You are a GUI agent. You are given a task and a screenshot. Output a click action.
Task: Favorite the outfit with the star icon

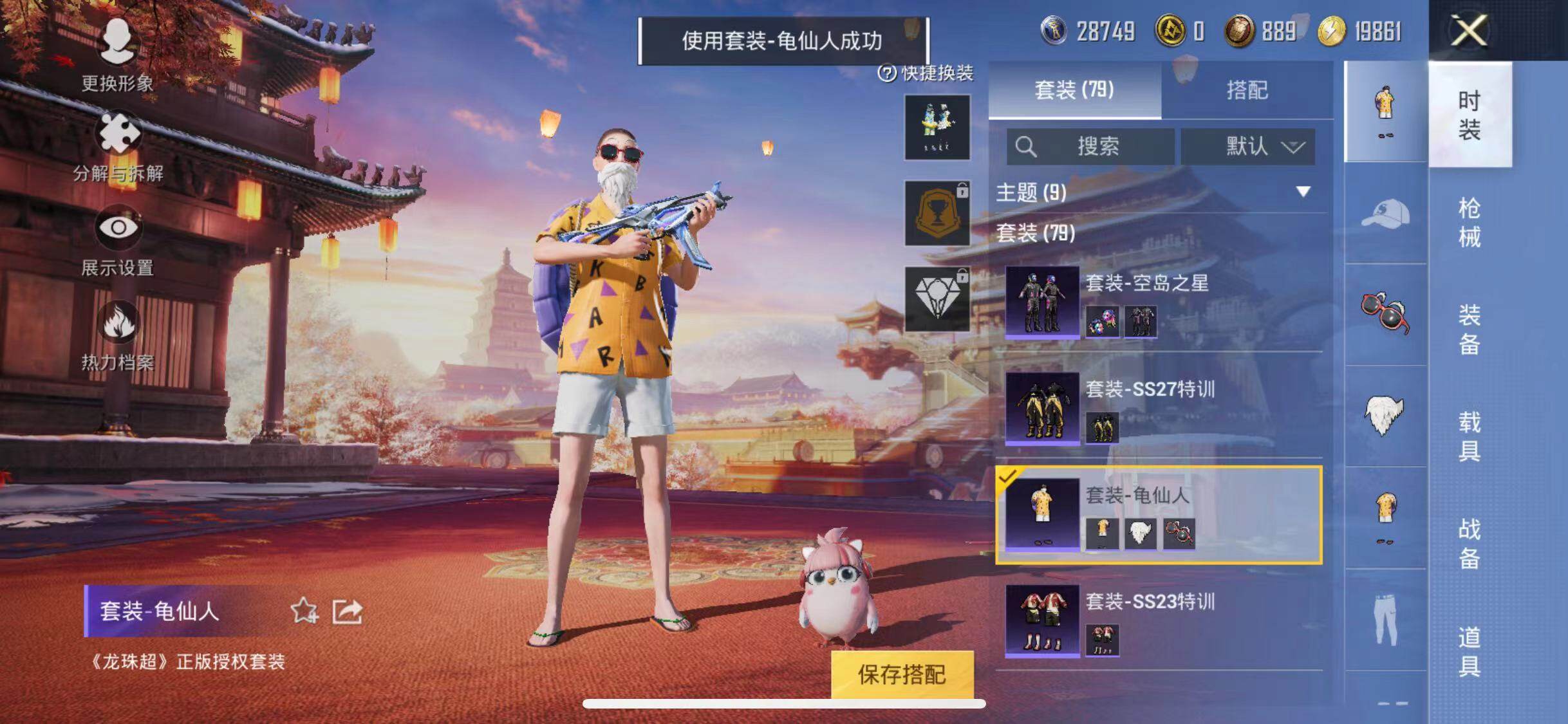coord(304,611)
